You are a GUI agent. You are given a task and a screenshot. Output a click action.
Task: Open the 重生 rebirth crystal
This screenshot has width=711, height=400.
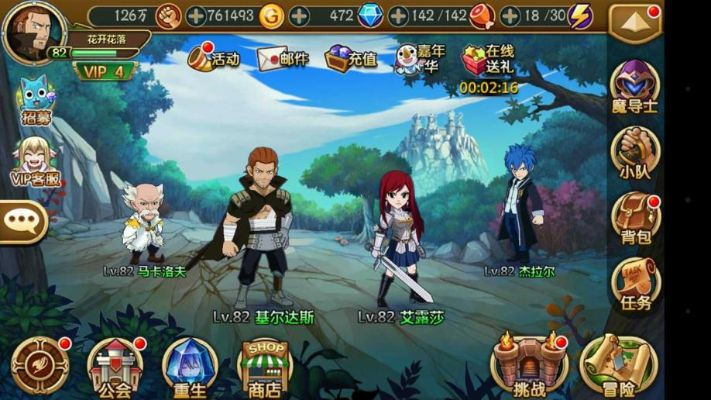point(189,365)
